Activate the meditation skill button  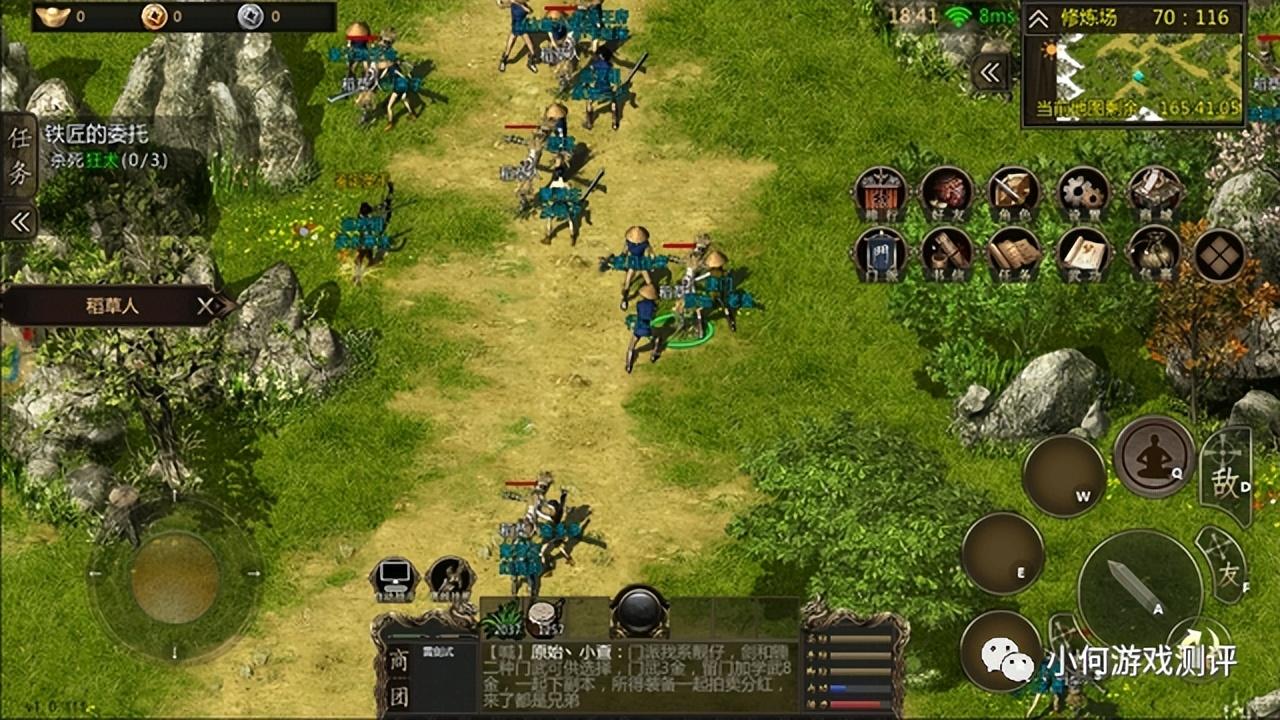tap(1154, 456)
